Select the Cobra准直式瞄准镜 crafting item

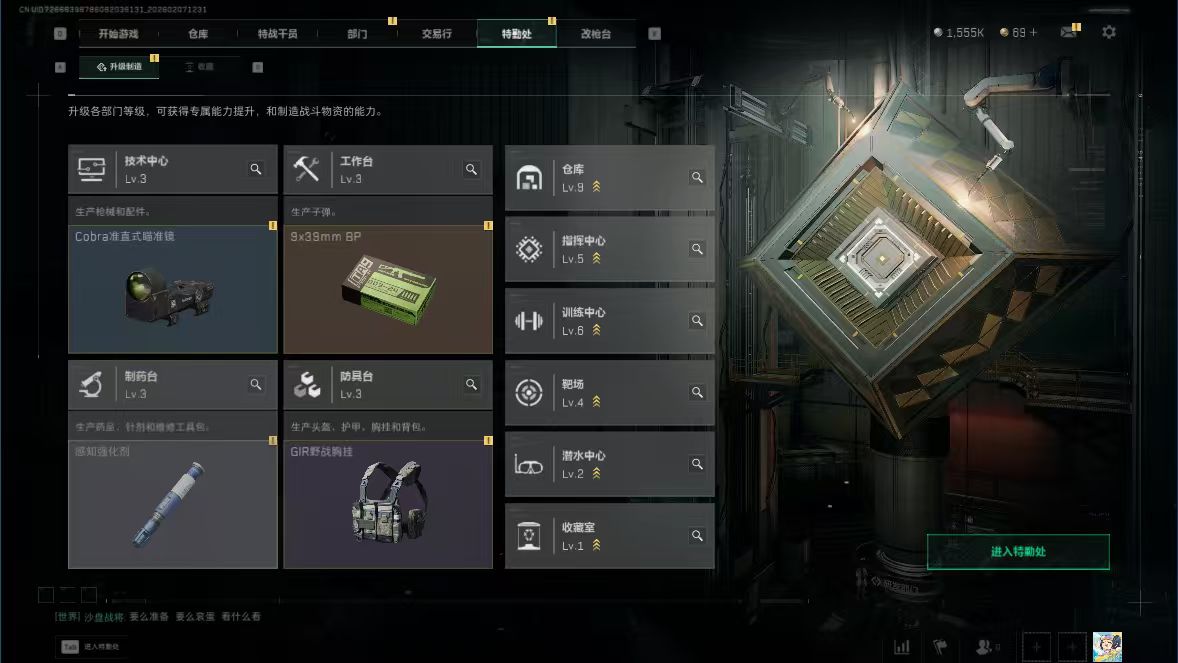pyautogui.click(x=173, y=289)
